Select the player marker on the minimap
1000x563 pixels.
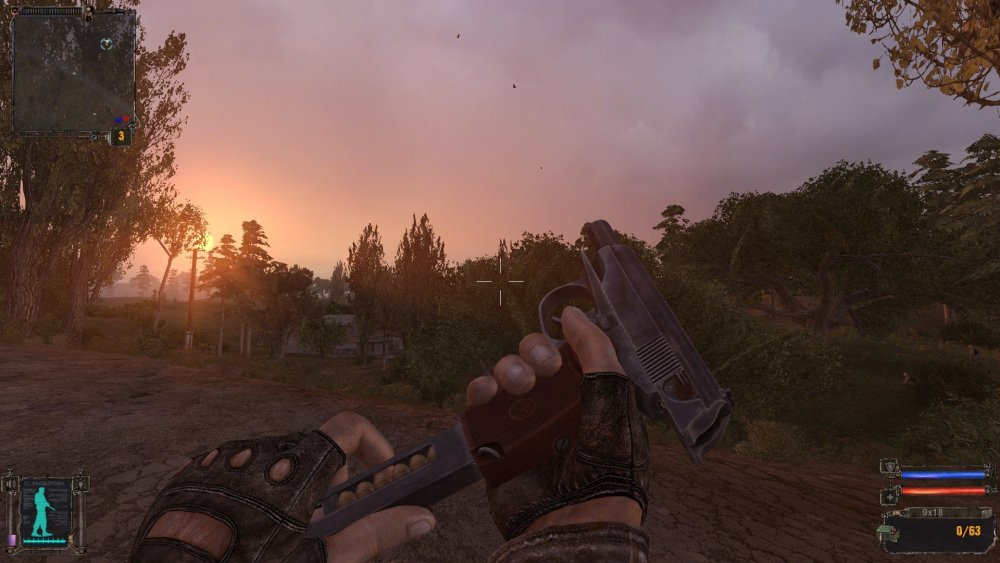click(x=107, y=43)
